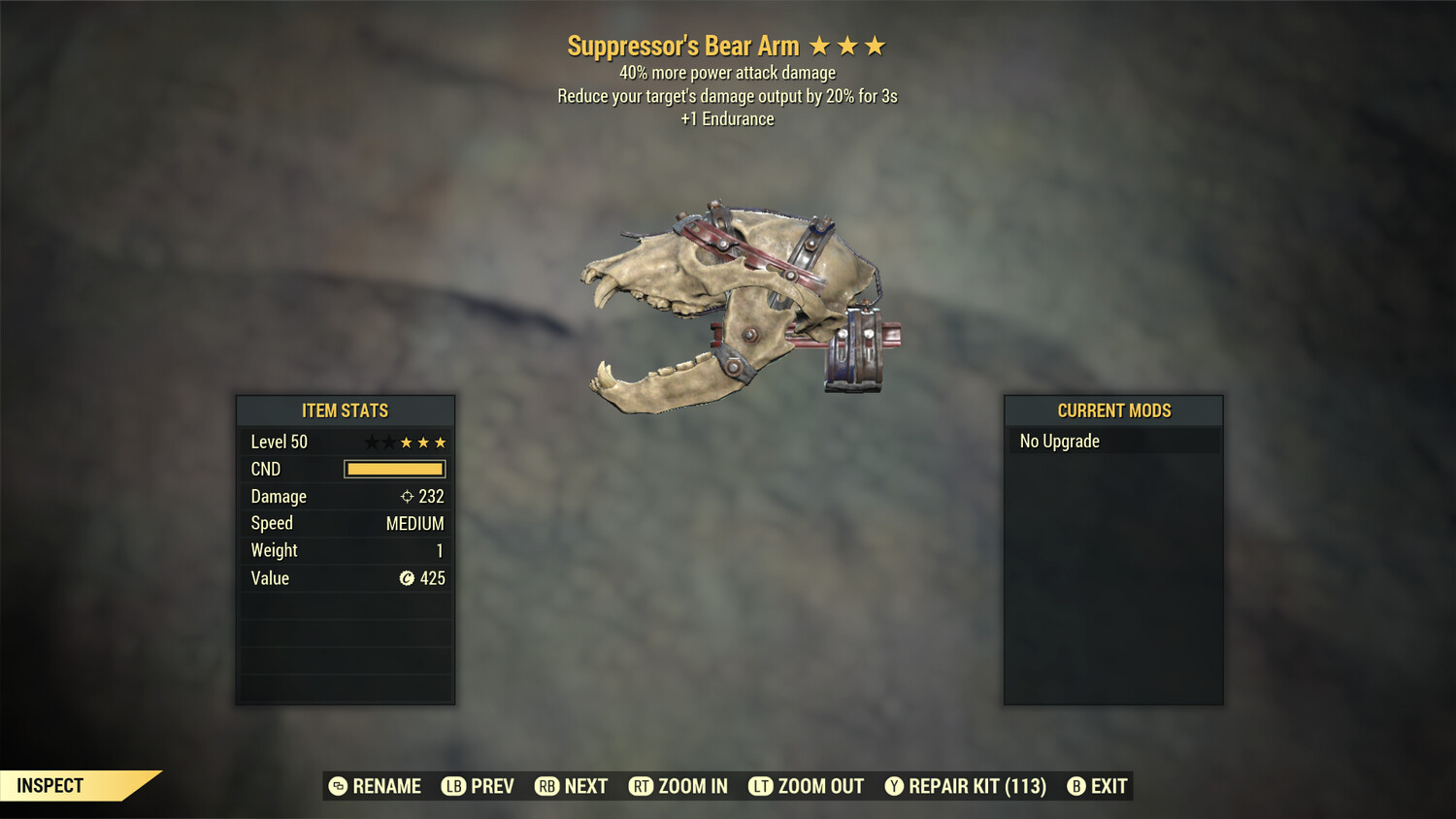Click the LT zoom out icon
This screenshot has height=819, width=1456.
(763, 786)
